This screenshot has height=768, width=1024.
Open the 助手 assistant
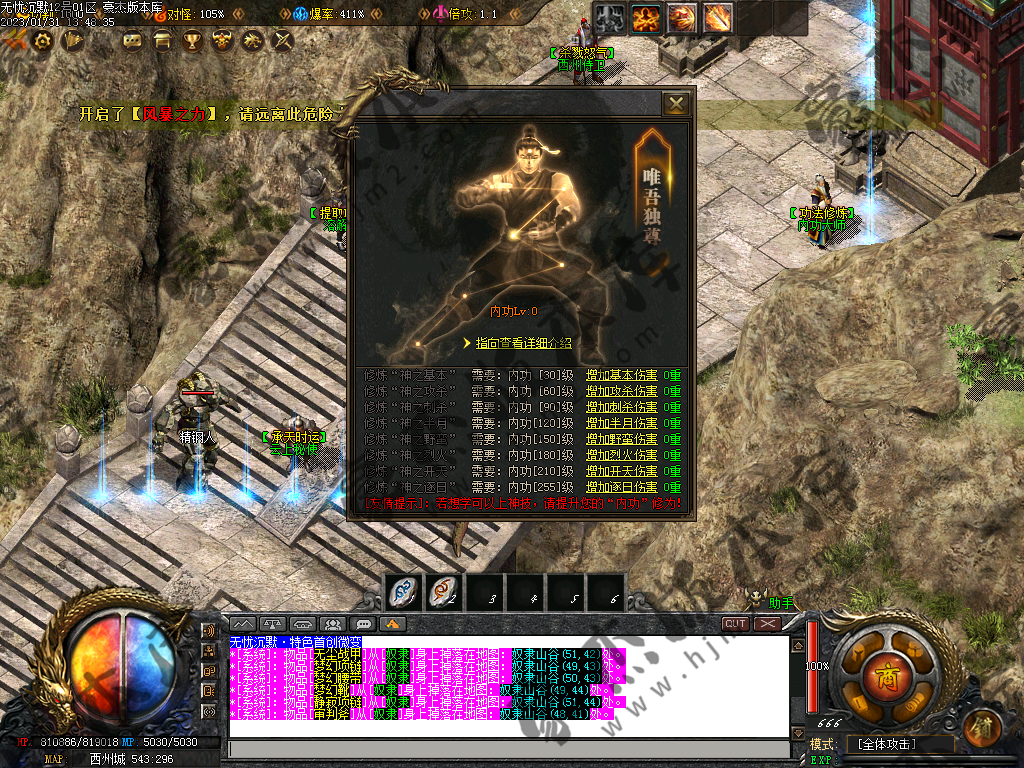(x=781, y=603)
